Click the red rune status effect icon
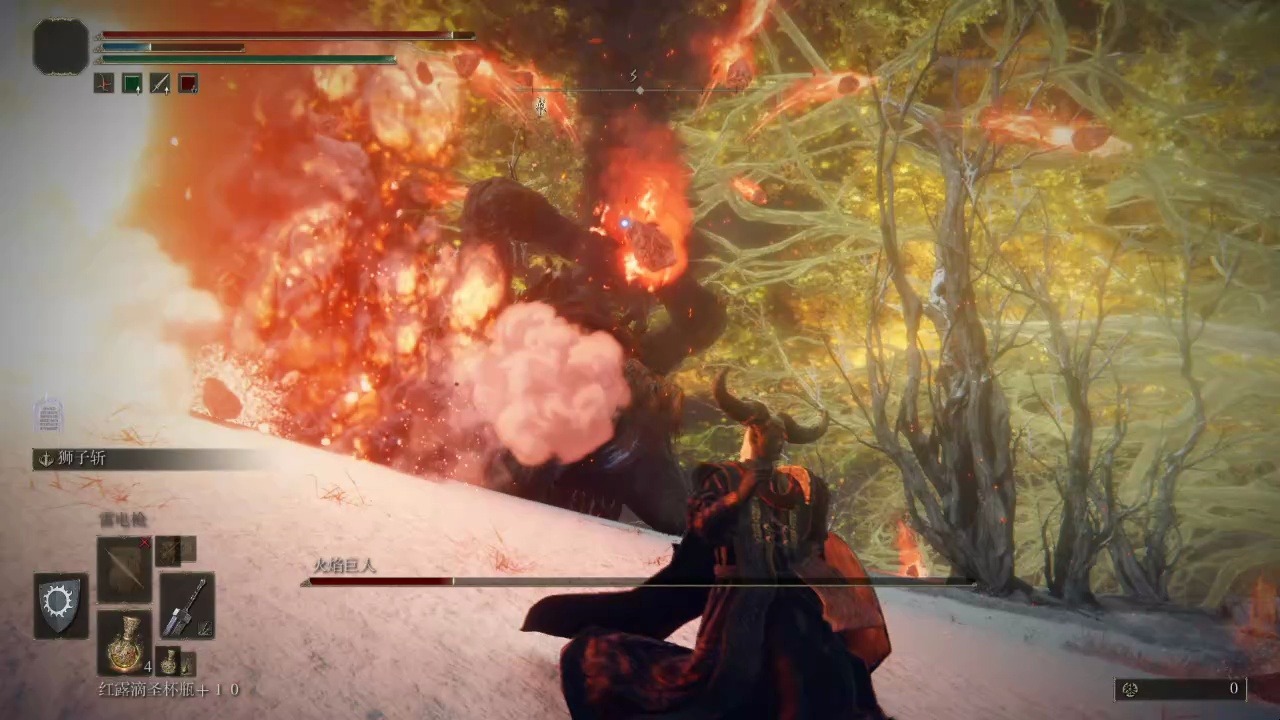1280x720 pixels. 104,83
